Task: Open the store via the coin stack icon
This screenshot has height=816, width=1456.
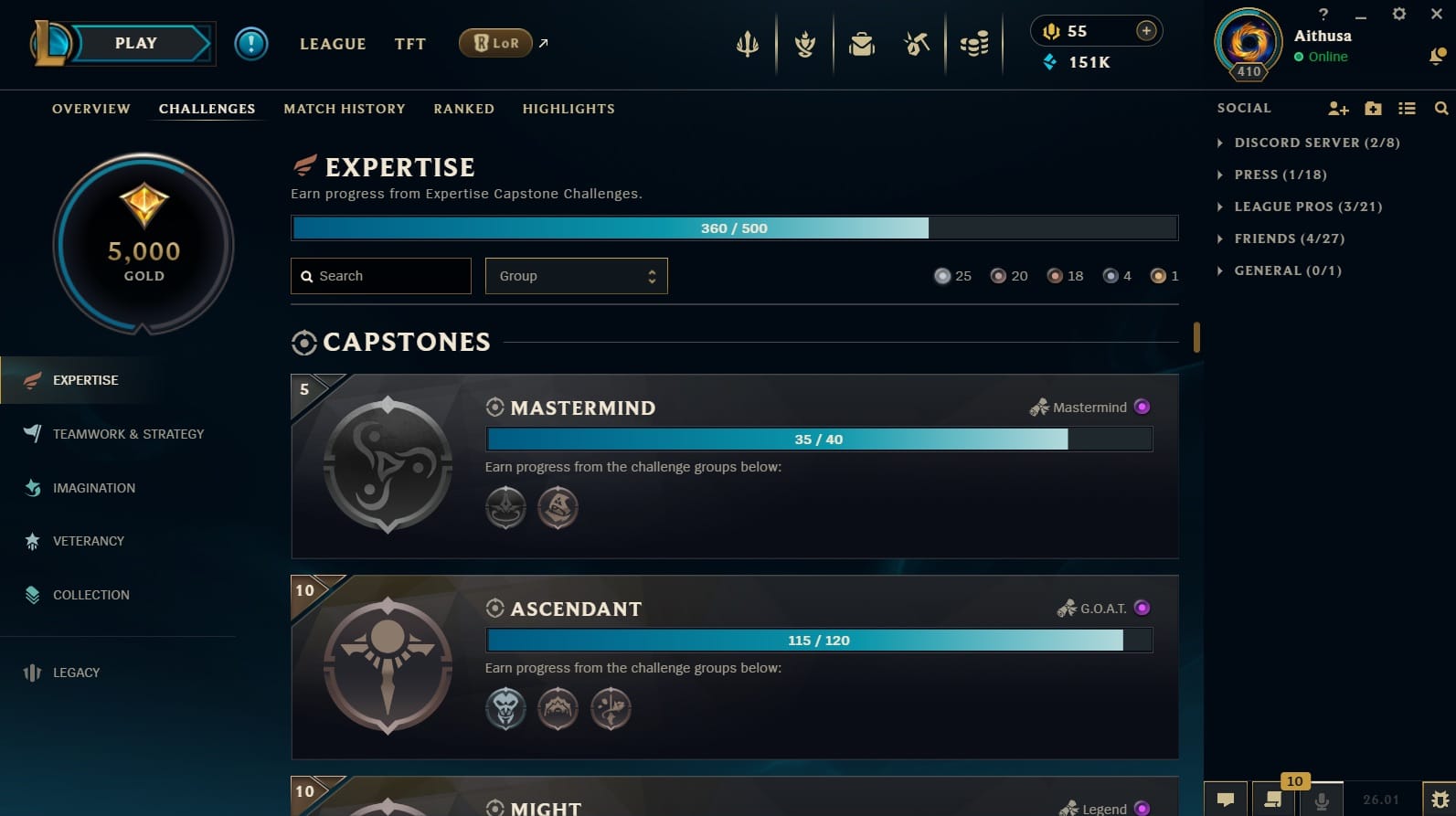Action: [975, 43]
